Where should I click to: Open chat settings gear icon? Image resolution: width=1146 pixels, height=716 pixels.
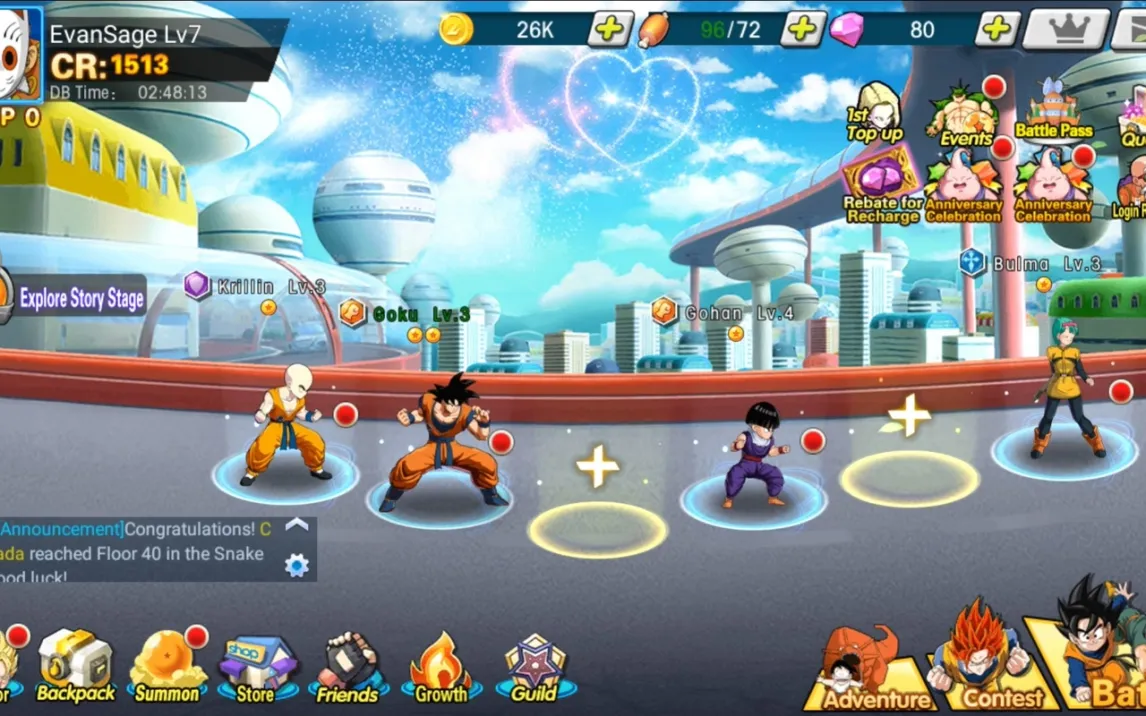(x=297, y=565)
